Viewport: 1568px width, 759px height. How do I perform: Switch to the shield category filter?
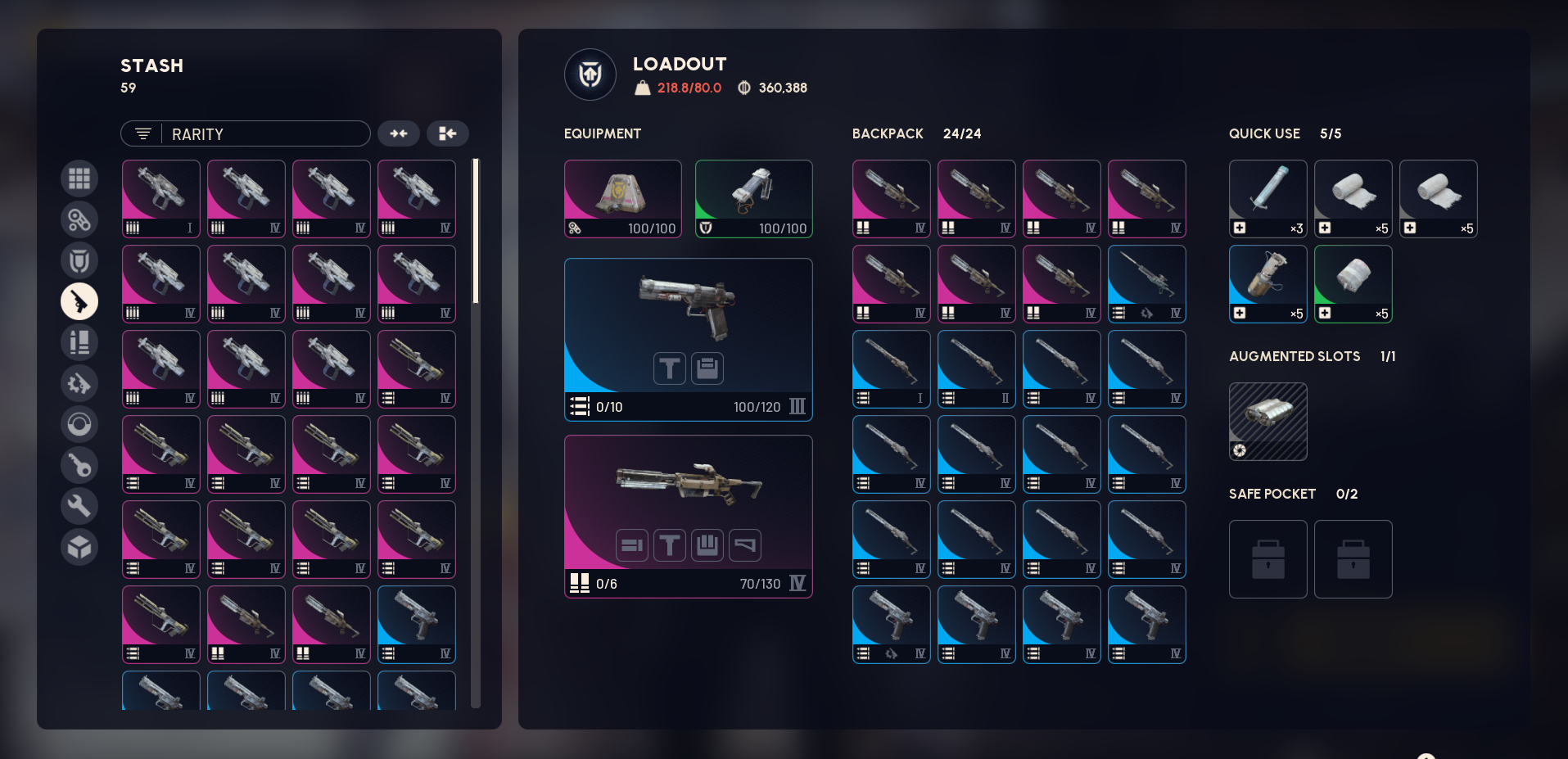(79, 260)
